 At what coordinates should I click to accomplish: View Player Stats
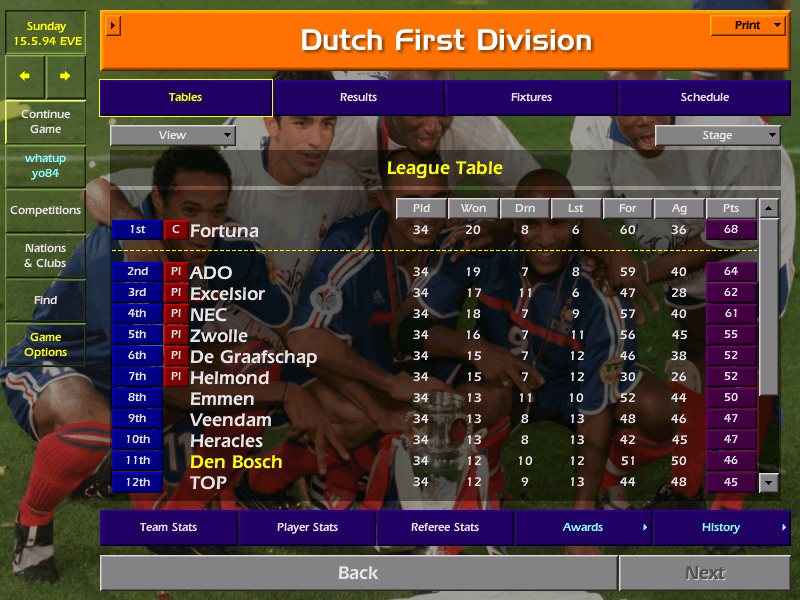tap(307, 527)
